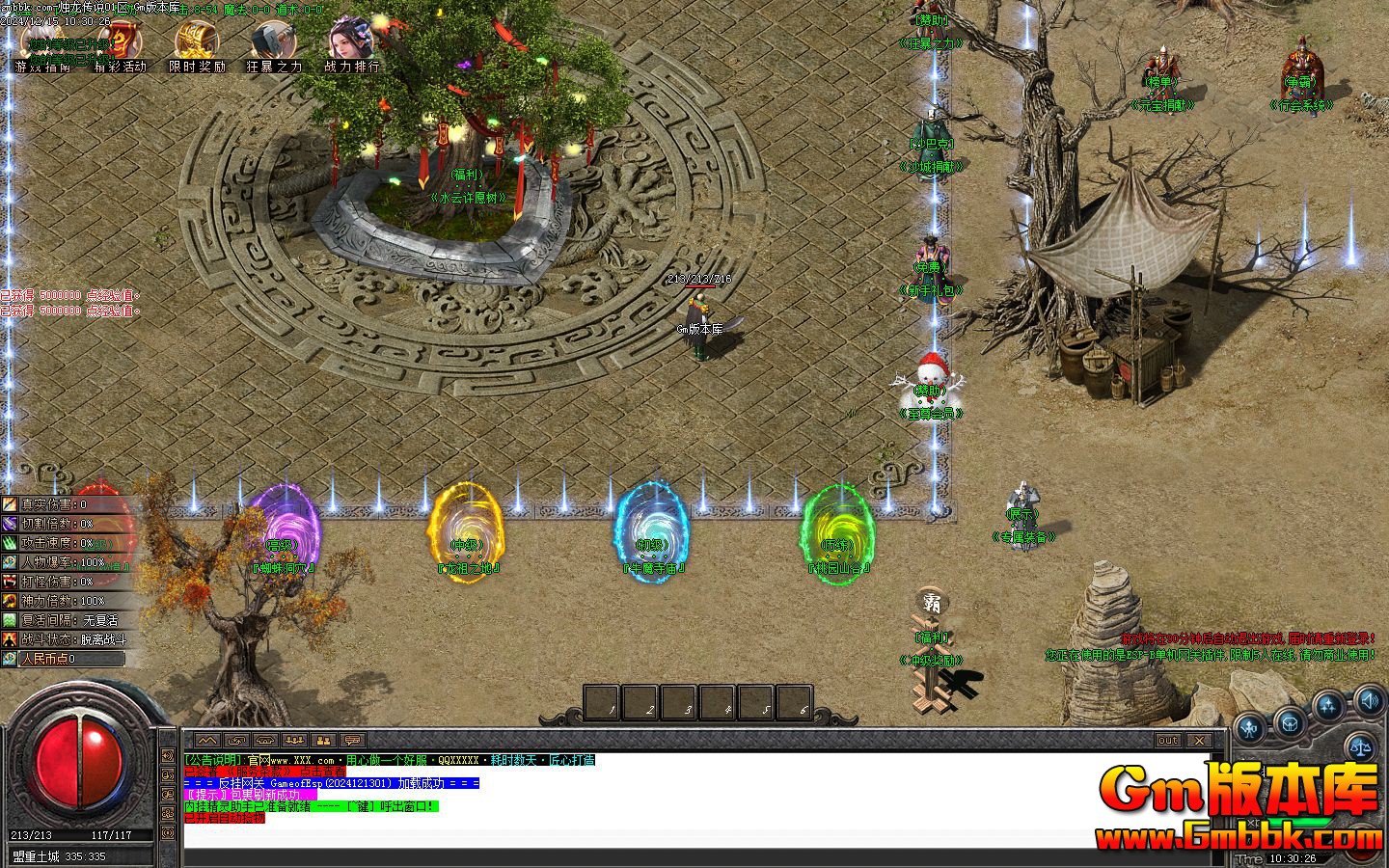Screen dimensions: 1389x868
Task: Close the chat panel with the X button
Action: coord(1198,741)
